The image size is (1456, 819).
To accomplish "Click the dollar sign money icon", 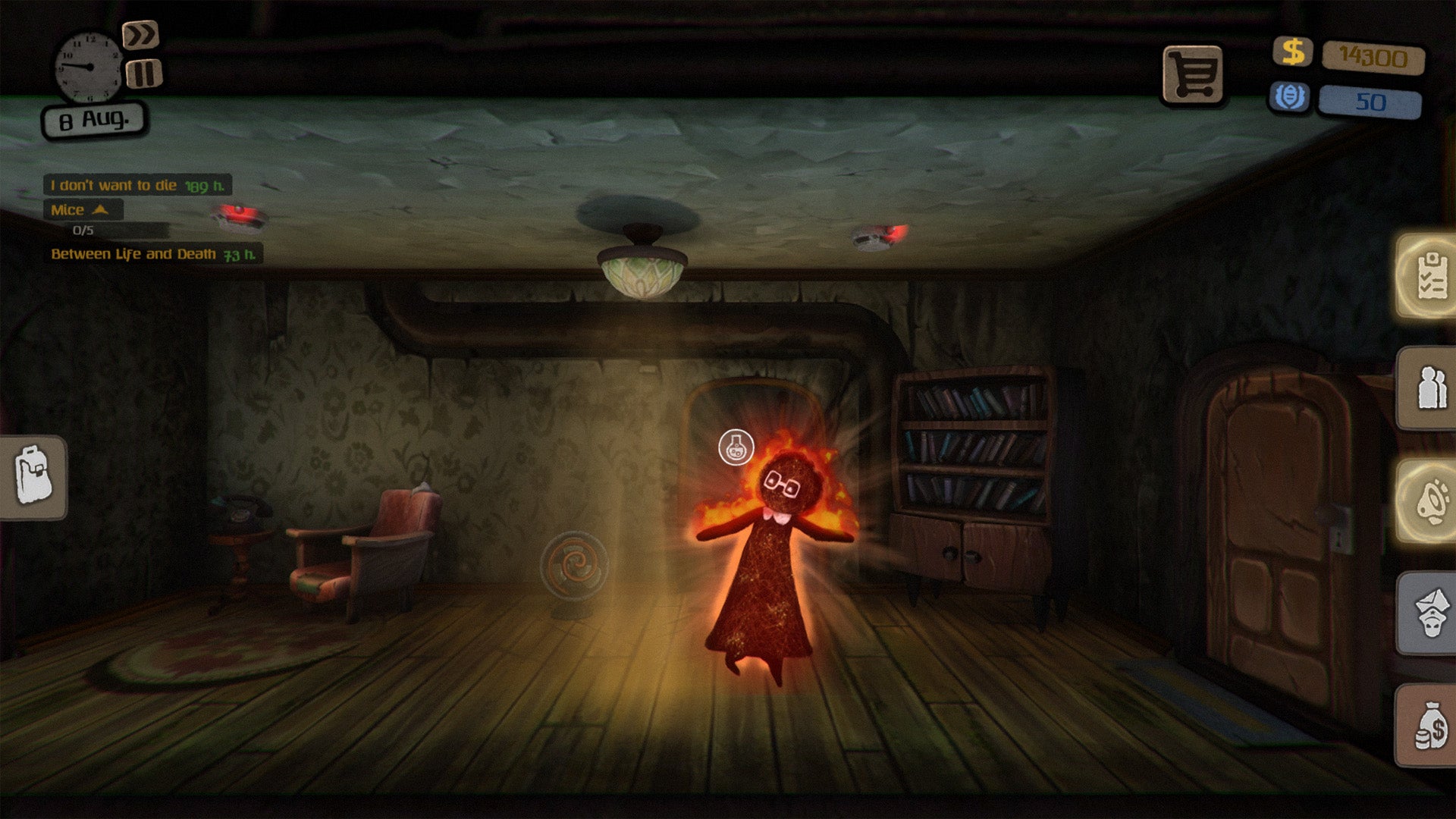I will 1293,52.
